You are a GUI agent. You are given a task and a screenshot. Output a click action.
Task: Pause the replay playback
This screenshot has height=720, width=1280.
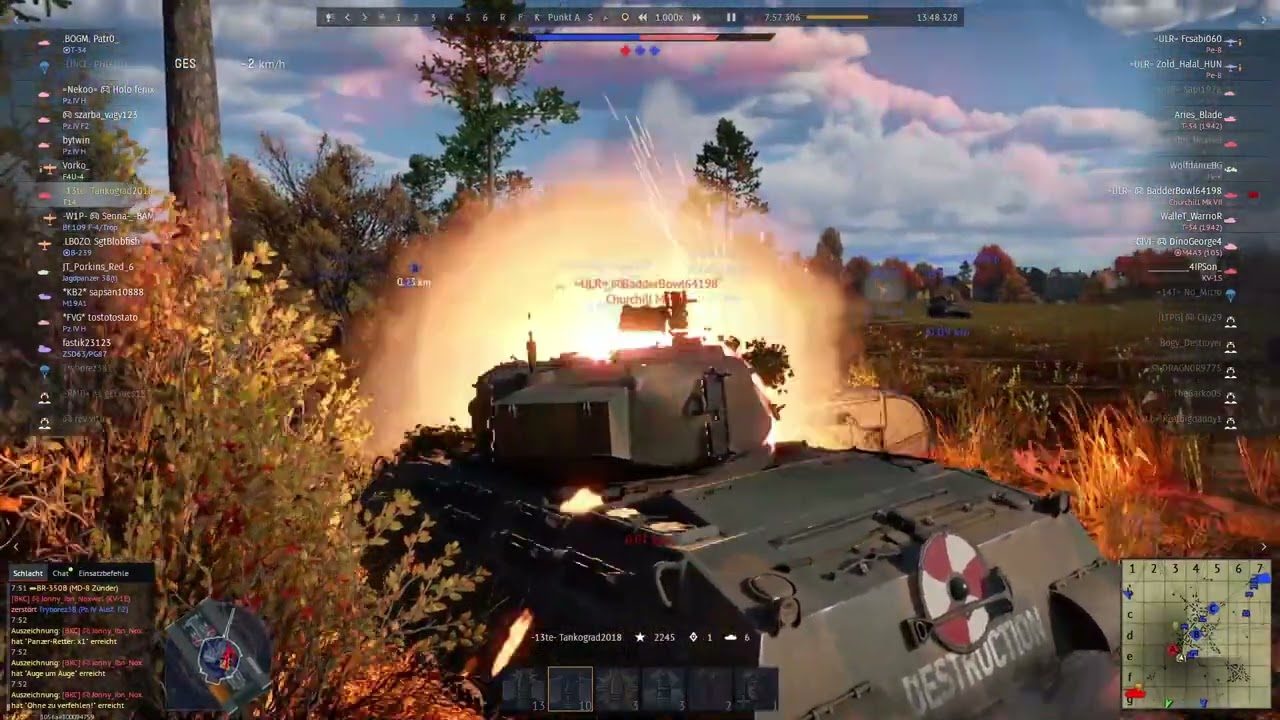[x=731, y=17]
